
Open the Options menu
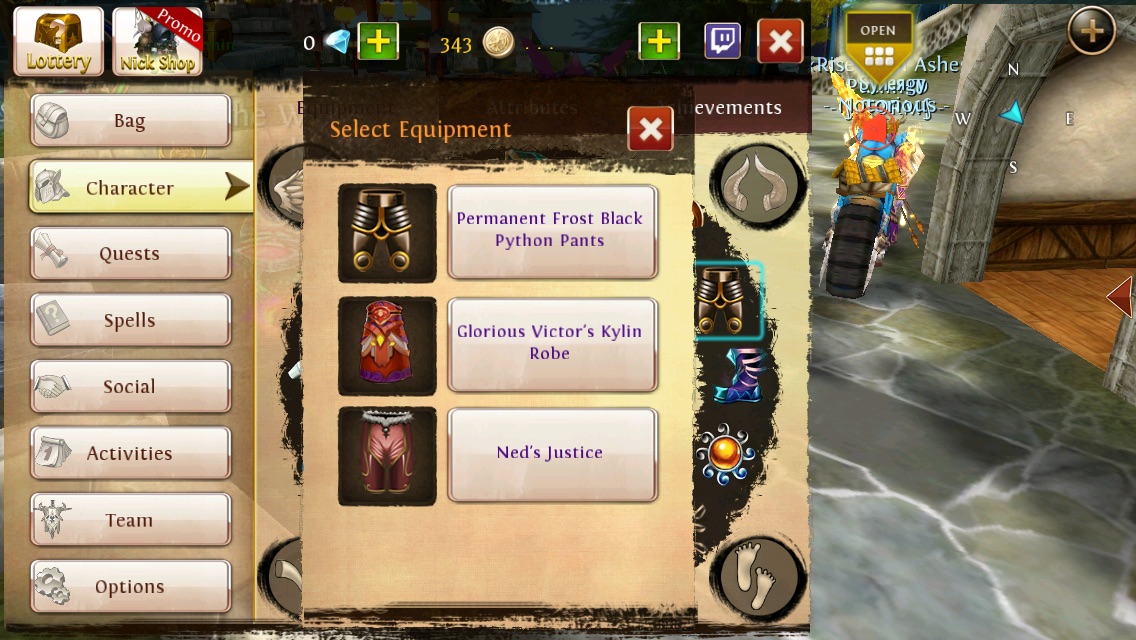tap(131, 587)
